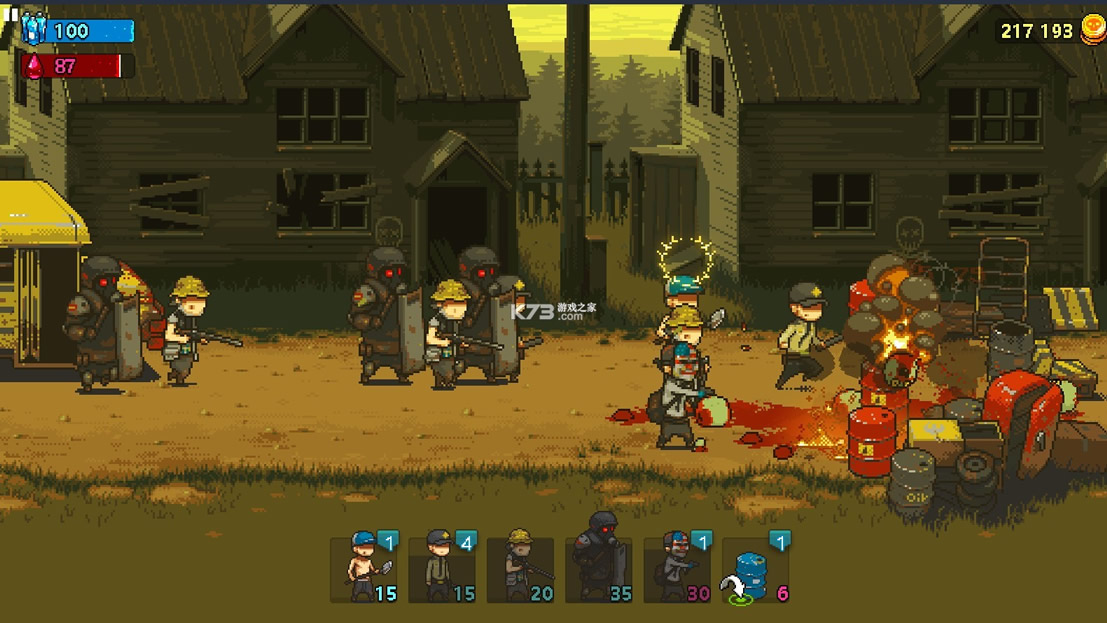1107x623 pixels.
Task: Deploy the rifle soldier with straw hat
Action: coord(520,568)
